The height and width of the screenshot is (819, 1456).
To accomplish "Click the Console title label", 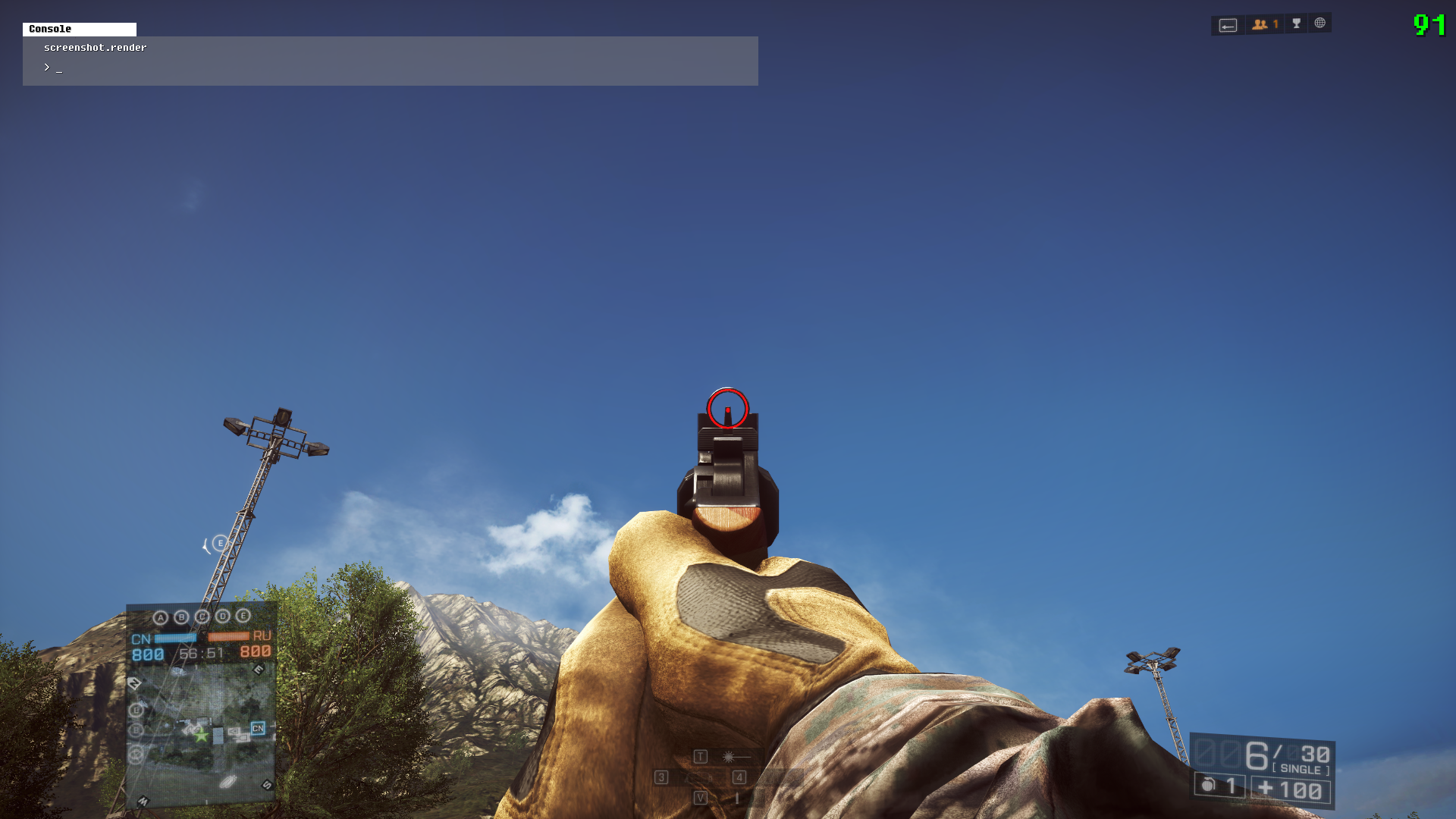I will pos(50,29).
